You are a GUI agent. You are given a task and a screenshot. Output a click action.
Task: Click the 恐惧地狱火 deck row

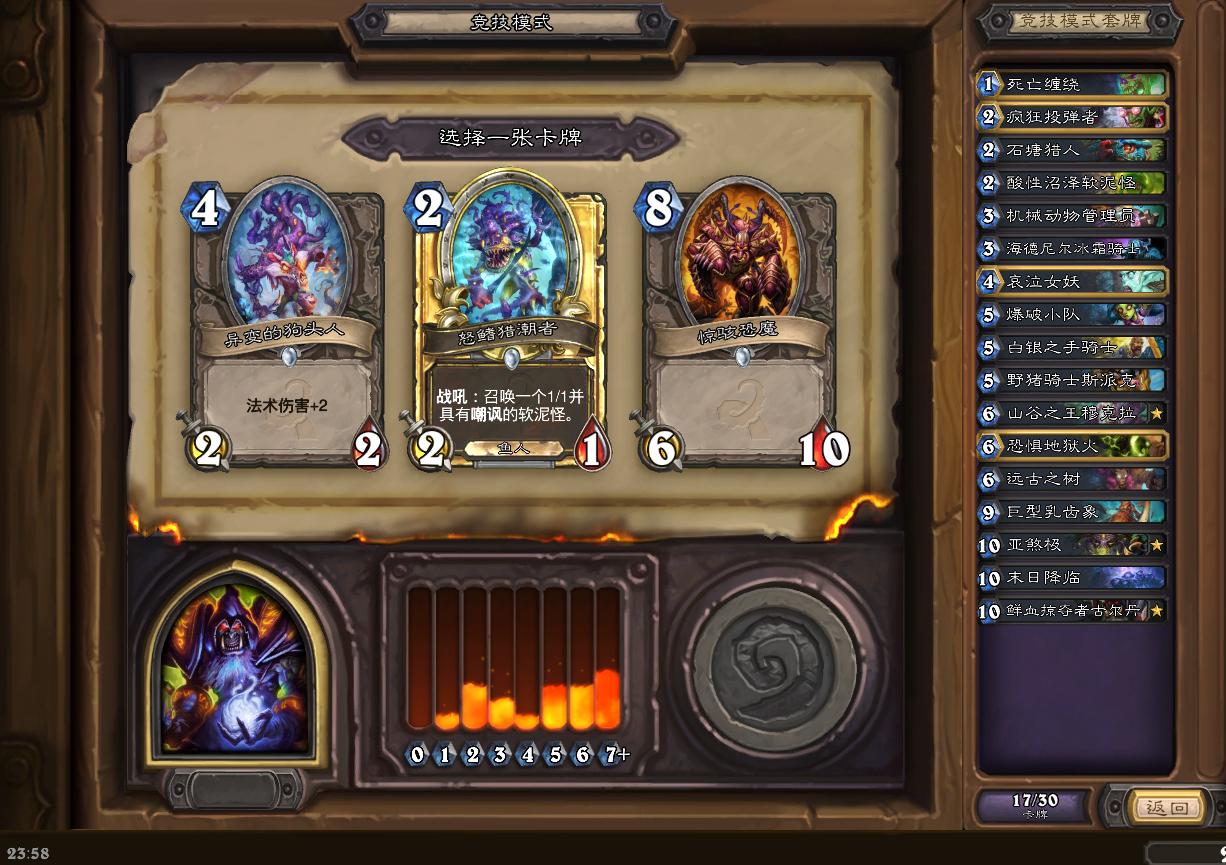pos(1072,446)
